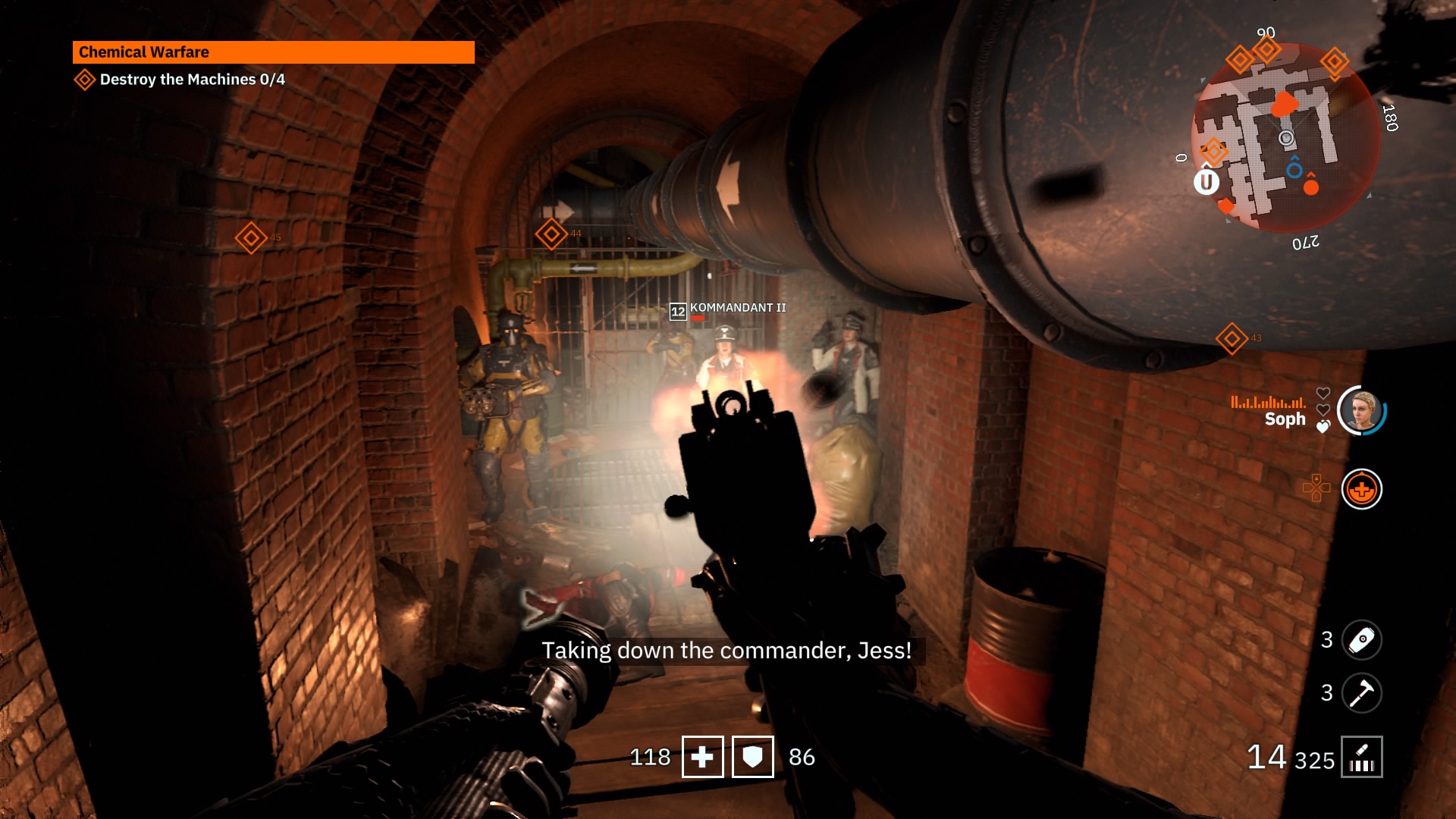Select the weapon ammo type icon
Viewport: 1456px width, 819px height.
tap(1361, 757)
